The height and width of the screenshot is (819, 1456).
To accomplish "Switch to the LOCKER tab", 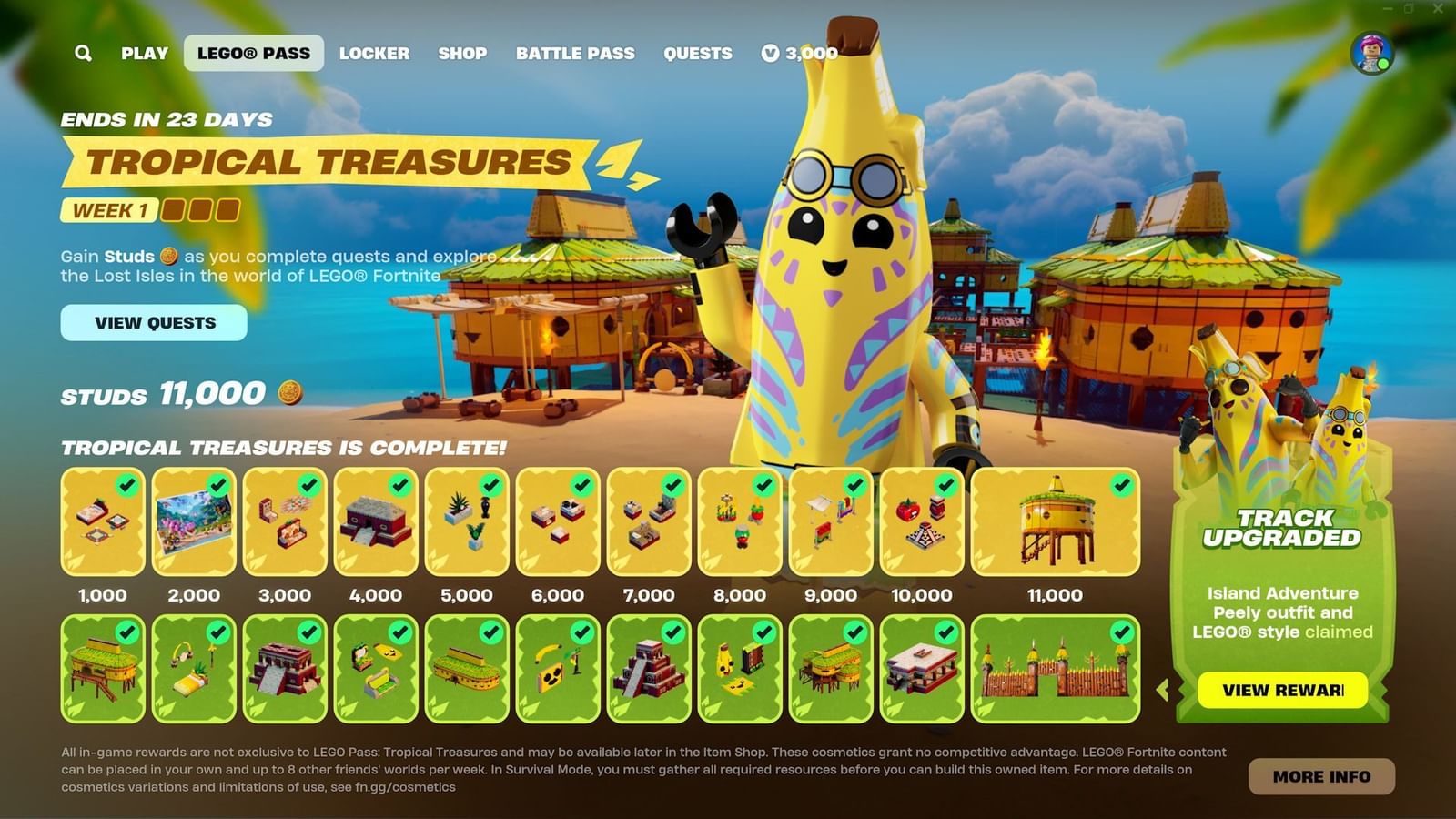I will pos(376,54).
